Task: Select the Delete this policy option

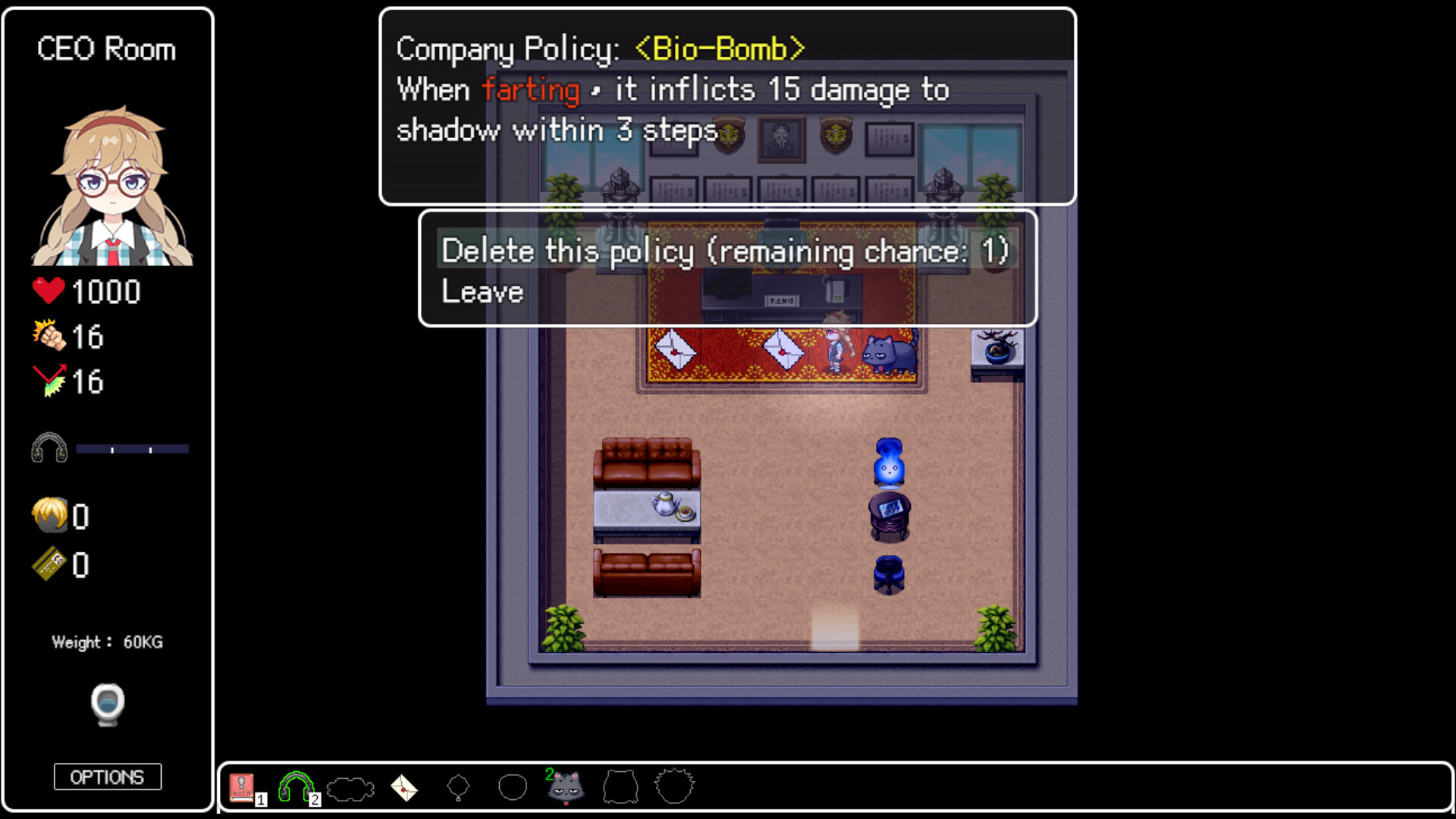Action: pyautogui.click(x=725, y=250)
